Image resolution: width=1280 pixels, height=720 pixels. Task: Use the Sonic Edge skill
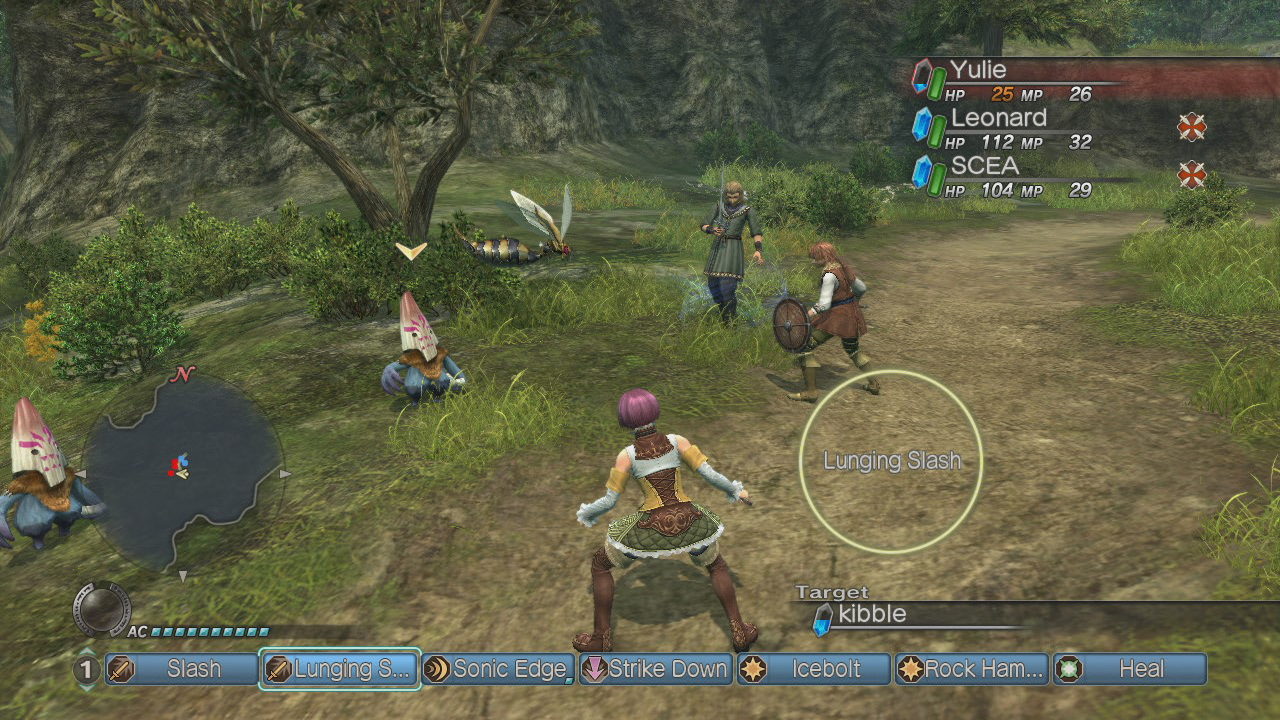click(x=497, y=669)
